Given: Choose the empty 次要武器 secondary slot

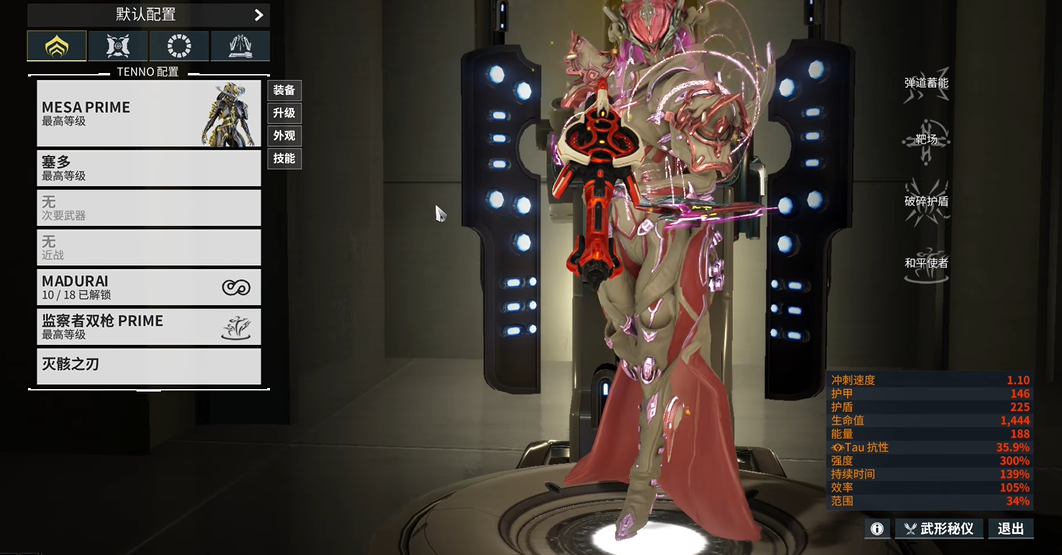Looking at the screenshot, I should pyautogui.click(x=148, y=207).
